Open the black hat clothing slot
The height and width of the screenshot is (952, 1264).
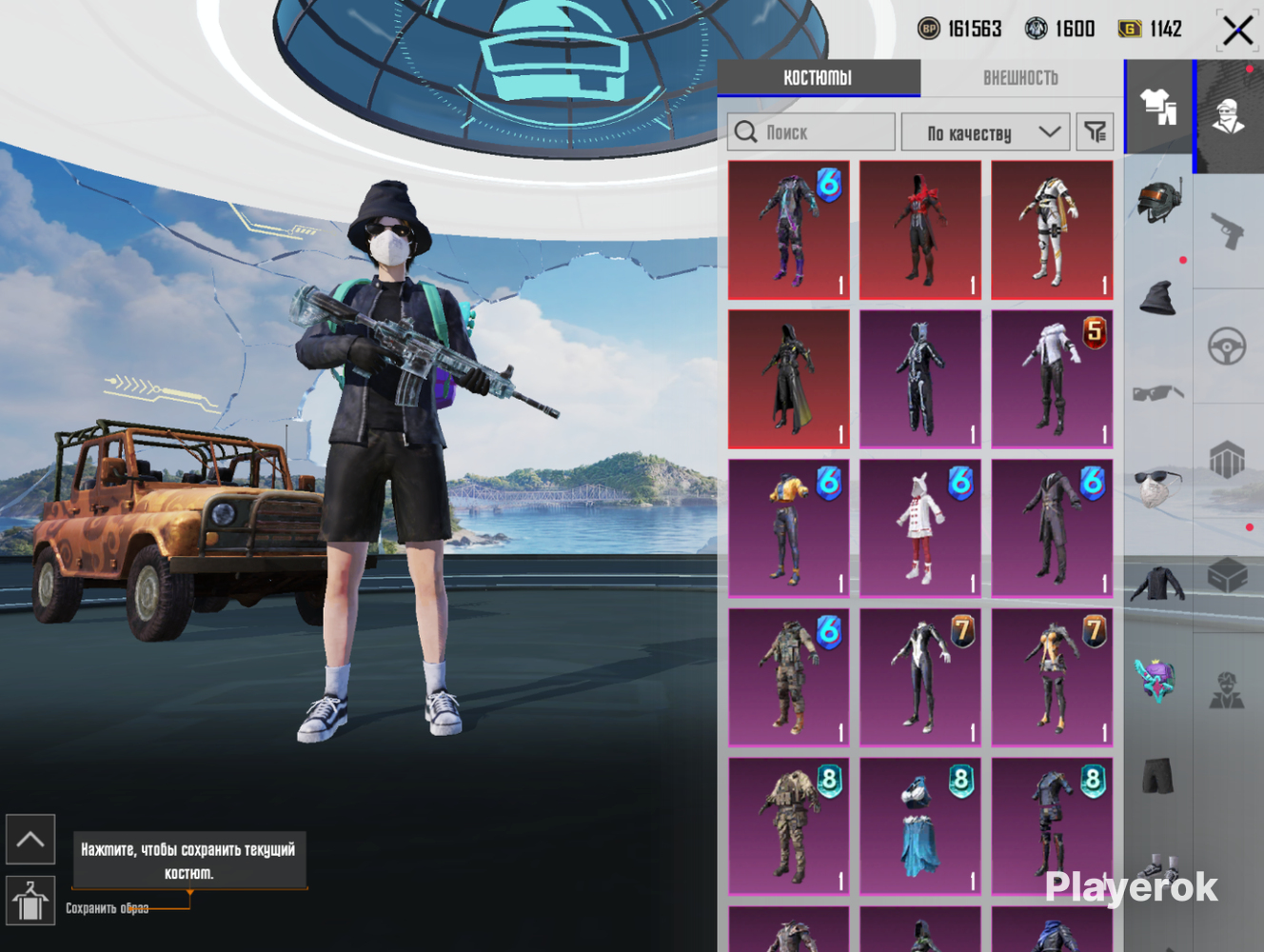(x=1158, y=298)
